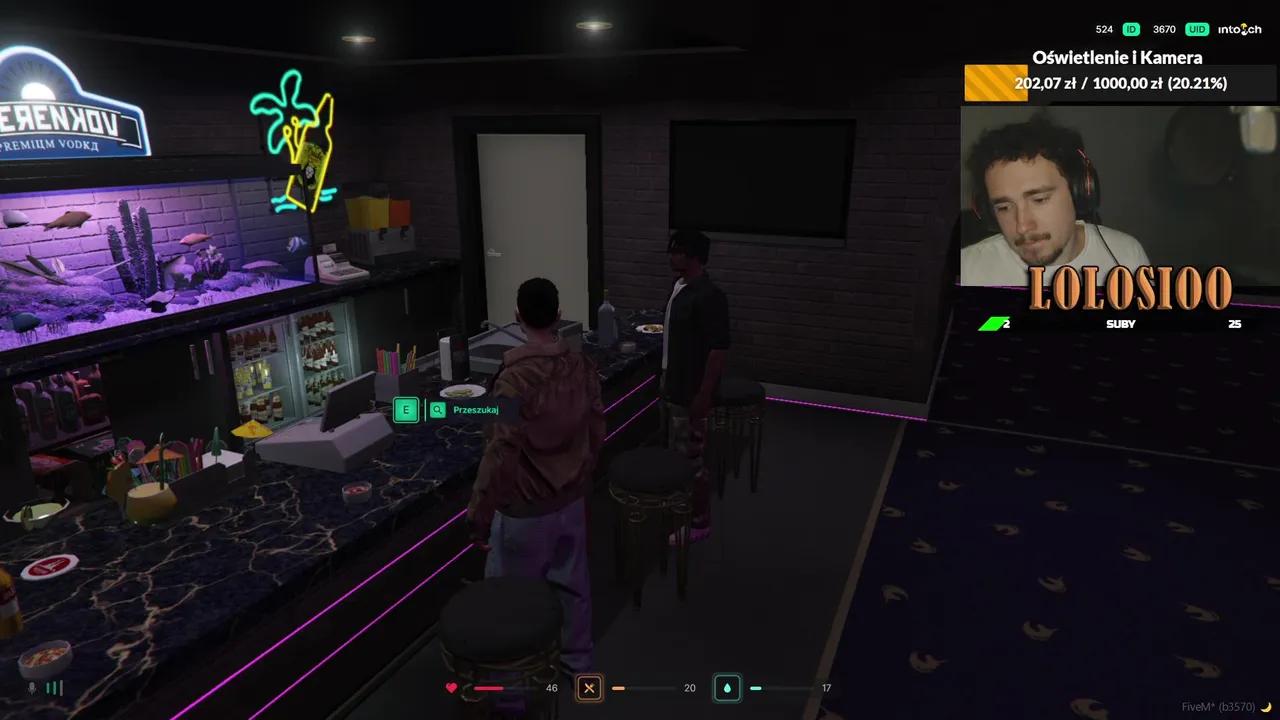Click the voice range bars indicator
Viewport: 1280px width, 720px height.
pyautogui.click(x=55, y=688)
